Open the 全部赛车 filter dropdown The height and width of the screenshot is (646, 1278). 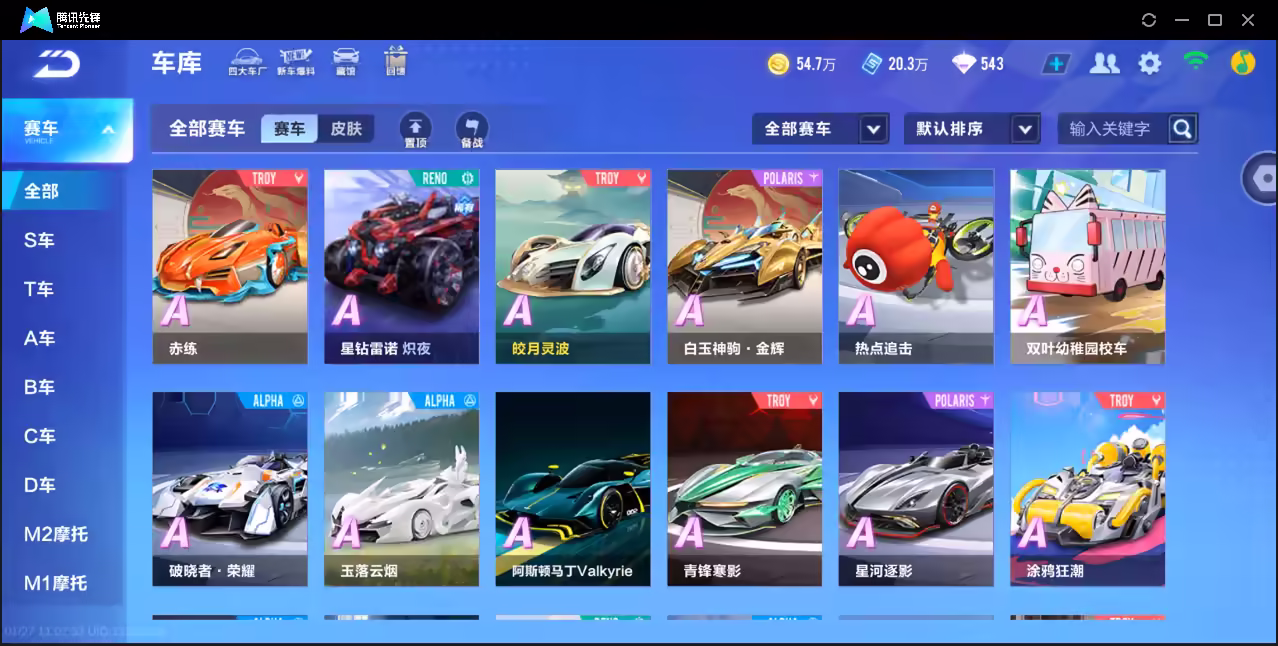pyautogui.click(x=820, y=129)
